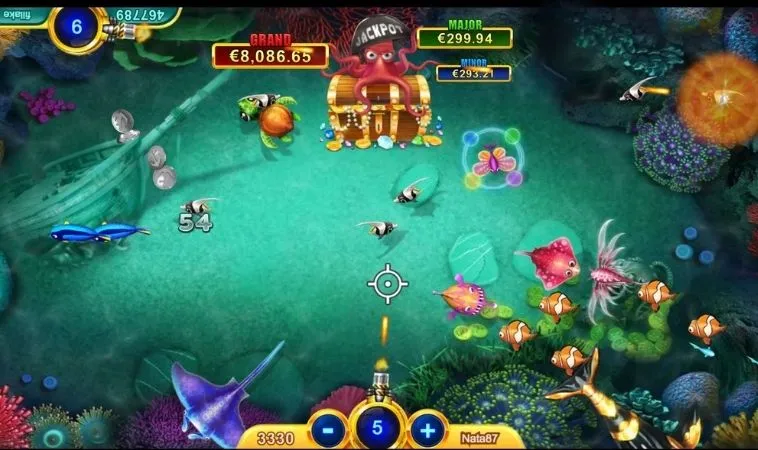Increase the bet with the plus button
The height and width of the screenshot is (450, 758).
(x=427, y=430)
